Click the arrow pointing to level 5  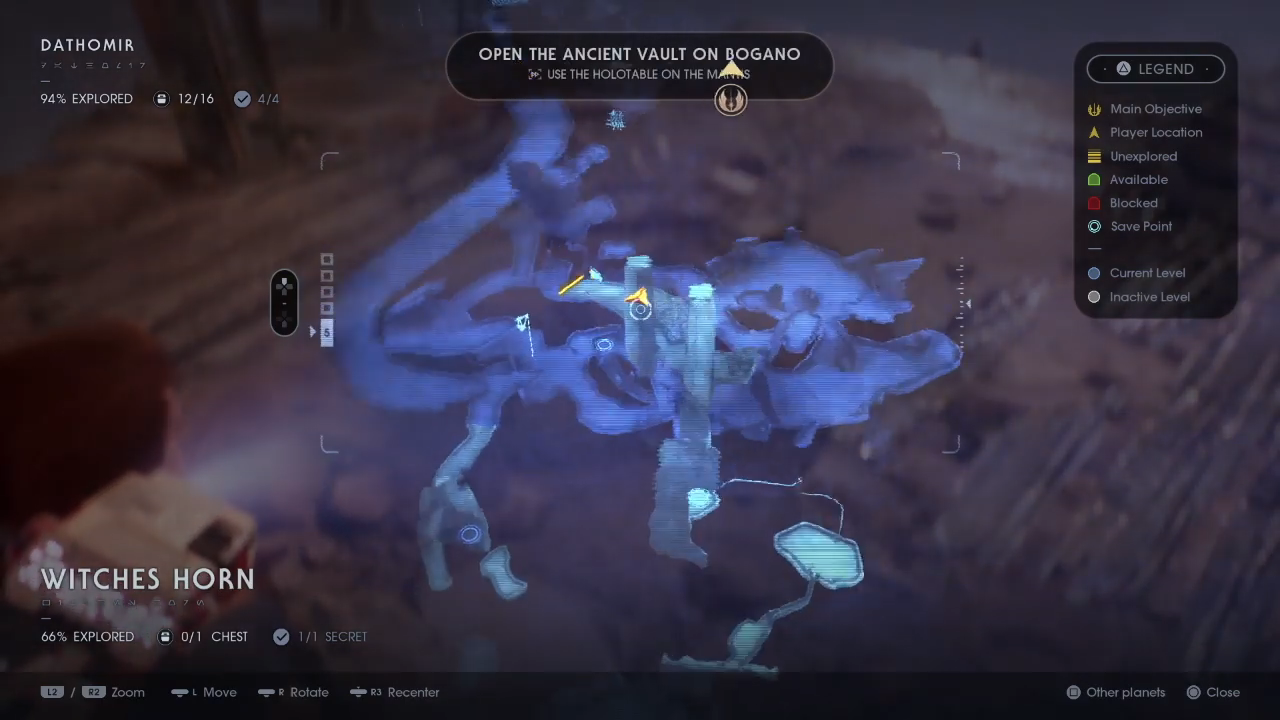point(313,332)
